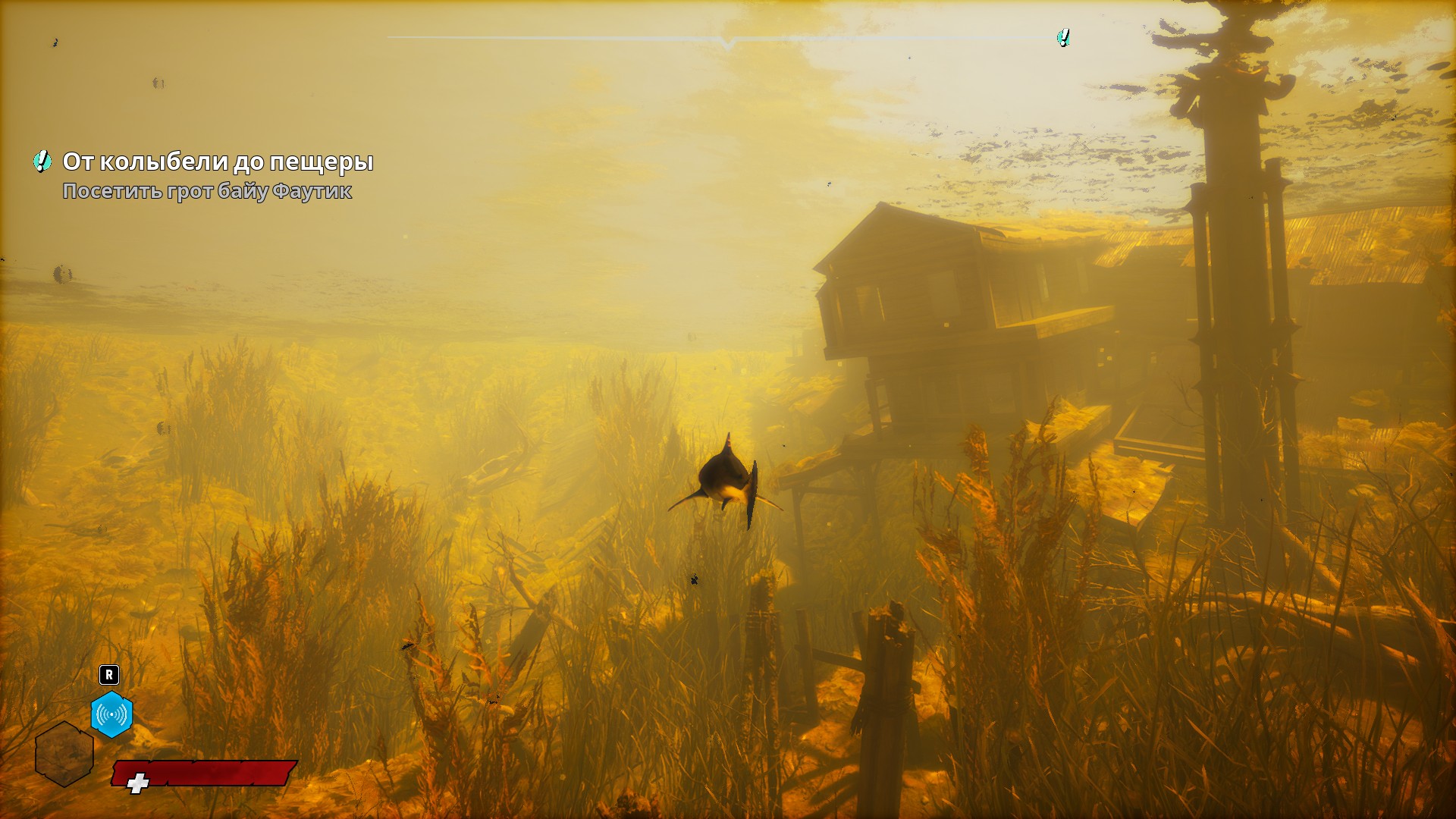Click the quest marker on the compass bar
Viewport: 1456px width, 819px height.
coord(1063,37)
